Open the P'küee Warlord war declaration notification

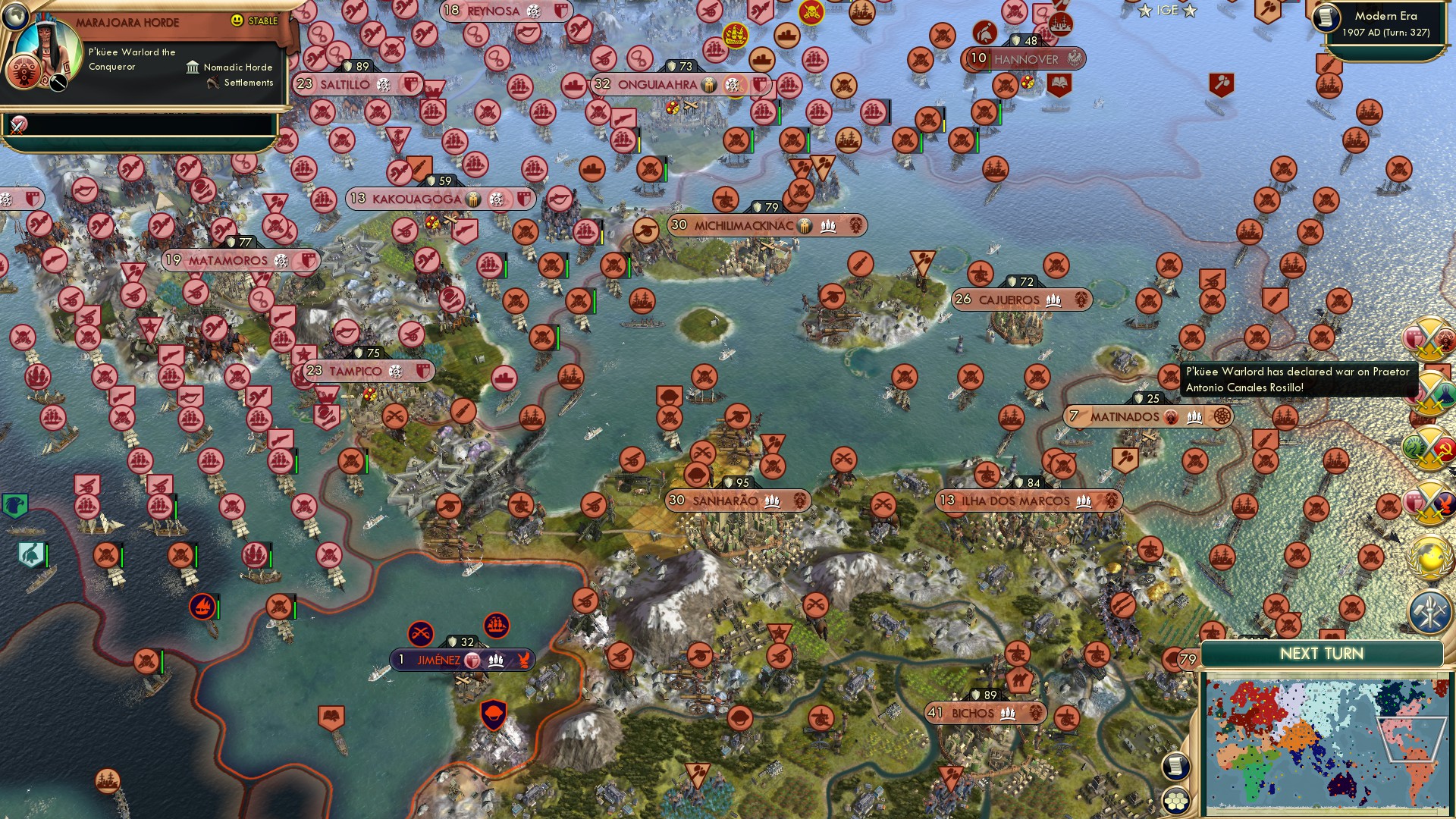(x=1301, y=379)
